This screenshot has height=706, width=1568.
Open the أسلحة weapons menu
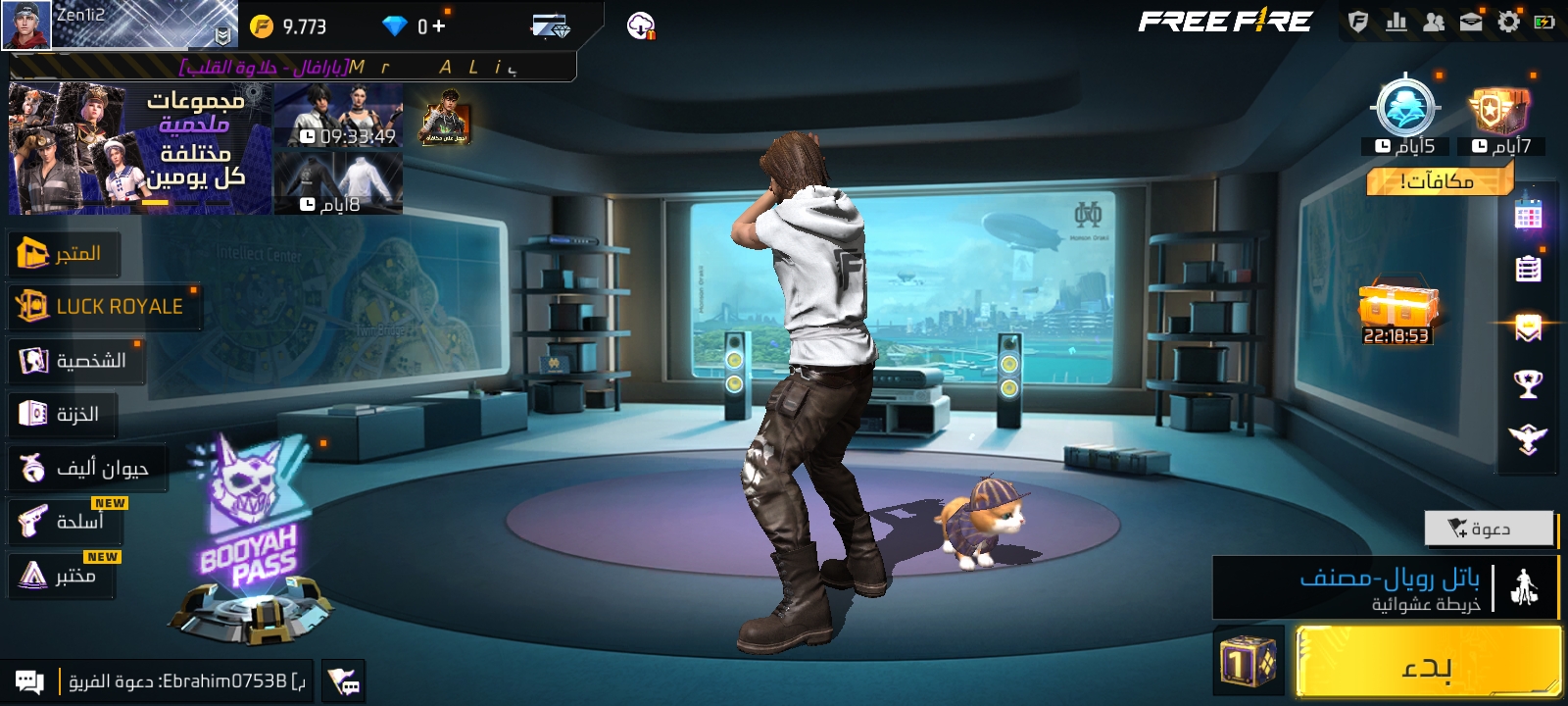coord(67,522)
